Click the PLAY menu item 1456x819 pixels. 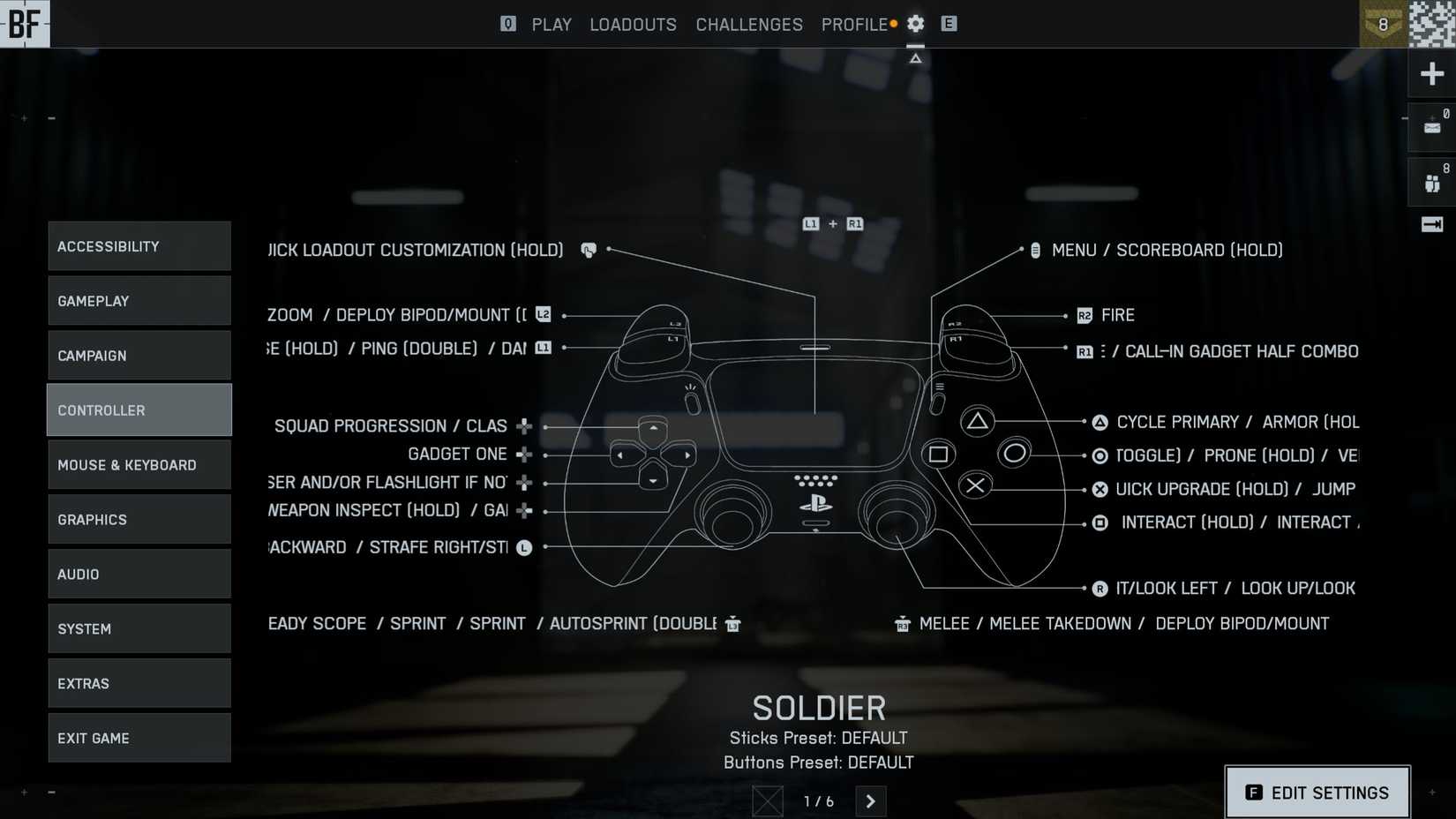(x=552, y=24)
